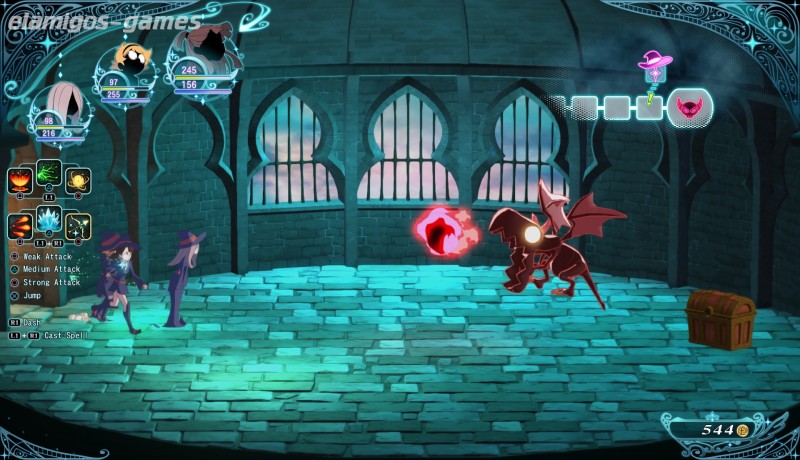800x460 pixels.
Task: Choose the golden orb spell icon
Action: 78,181
